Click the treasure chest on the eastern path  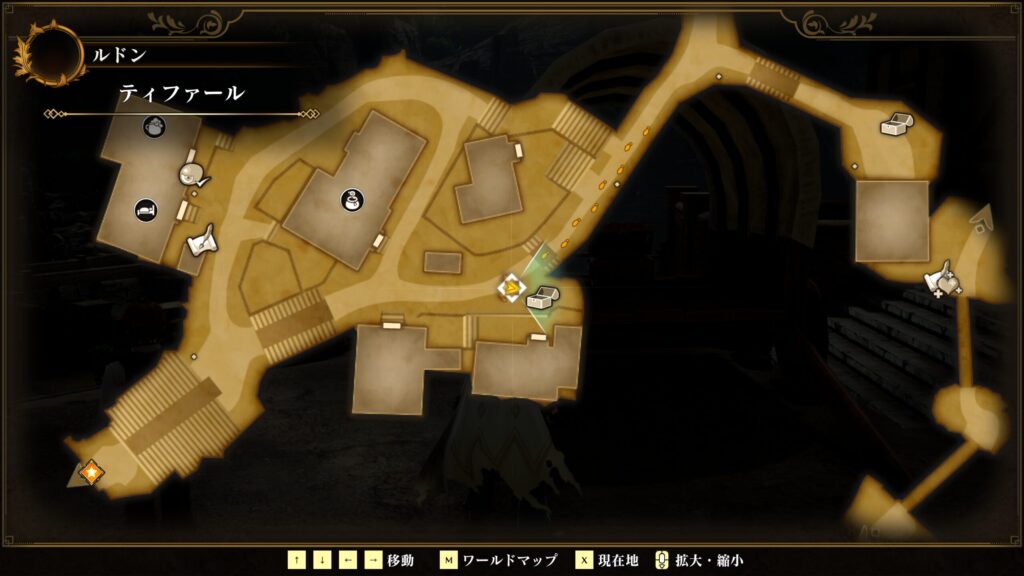coord(894,125)
